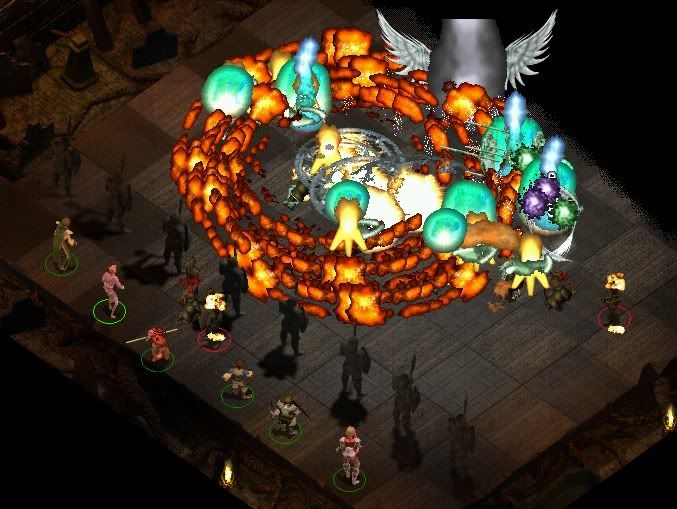The width and height of the screenshot is (677, 509).
Task: Select the pink-robed party member
Action: [111, 291]
